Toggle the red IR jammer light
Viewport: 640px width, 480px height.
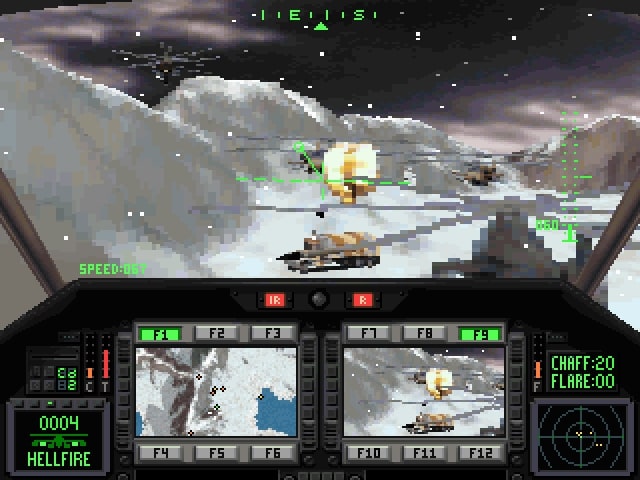273,299
